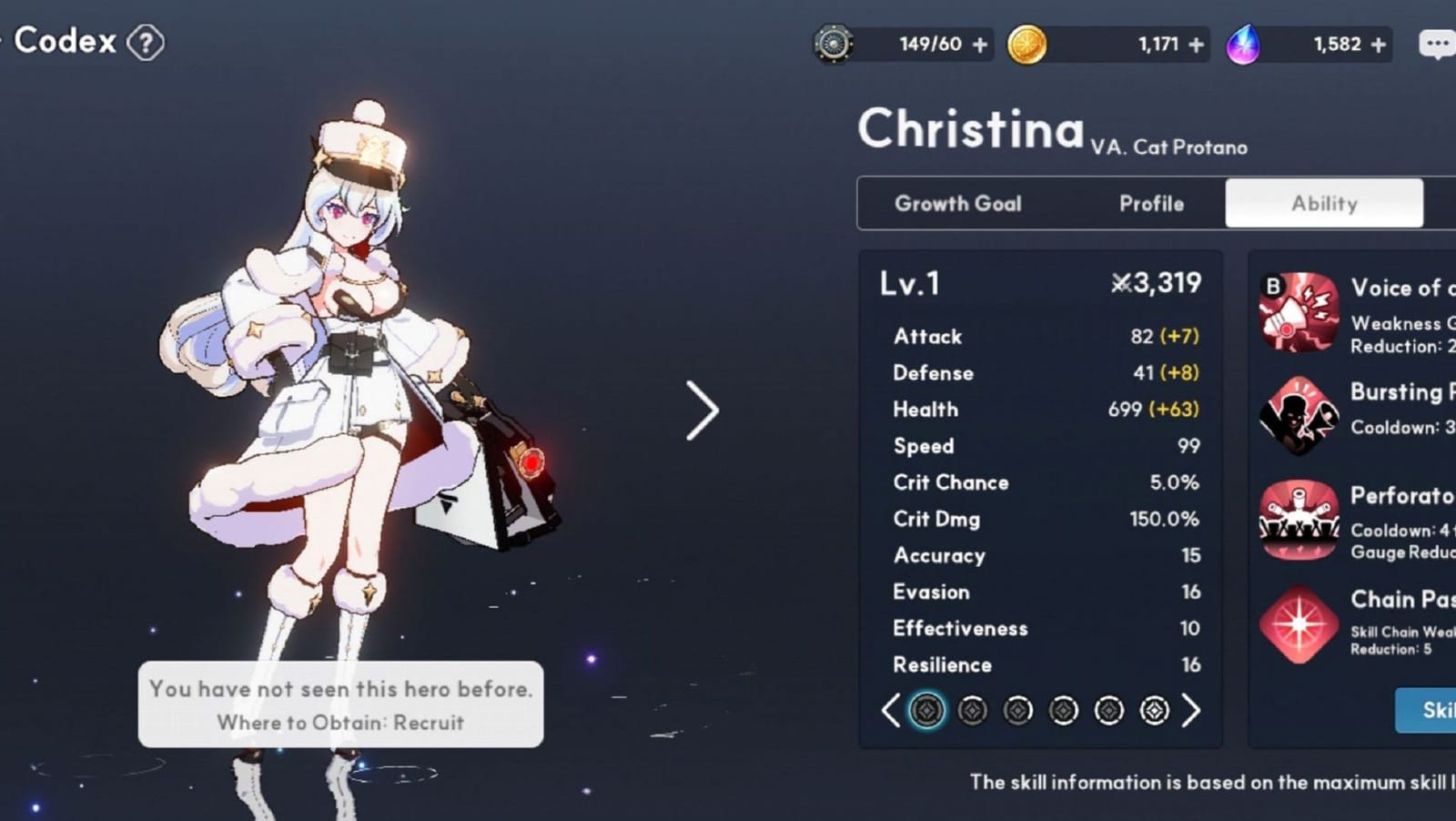Select the highlighted first ascension node
Viewport: 1456px width, 821px height.
[x=927, y=710]
